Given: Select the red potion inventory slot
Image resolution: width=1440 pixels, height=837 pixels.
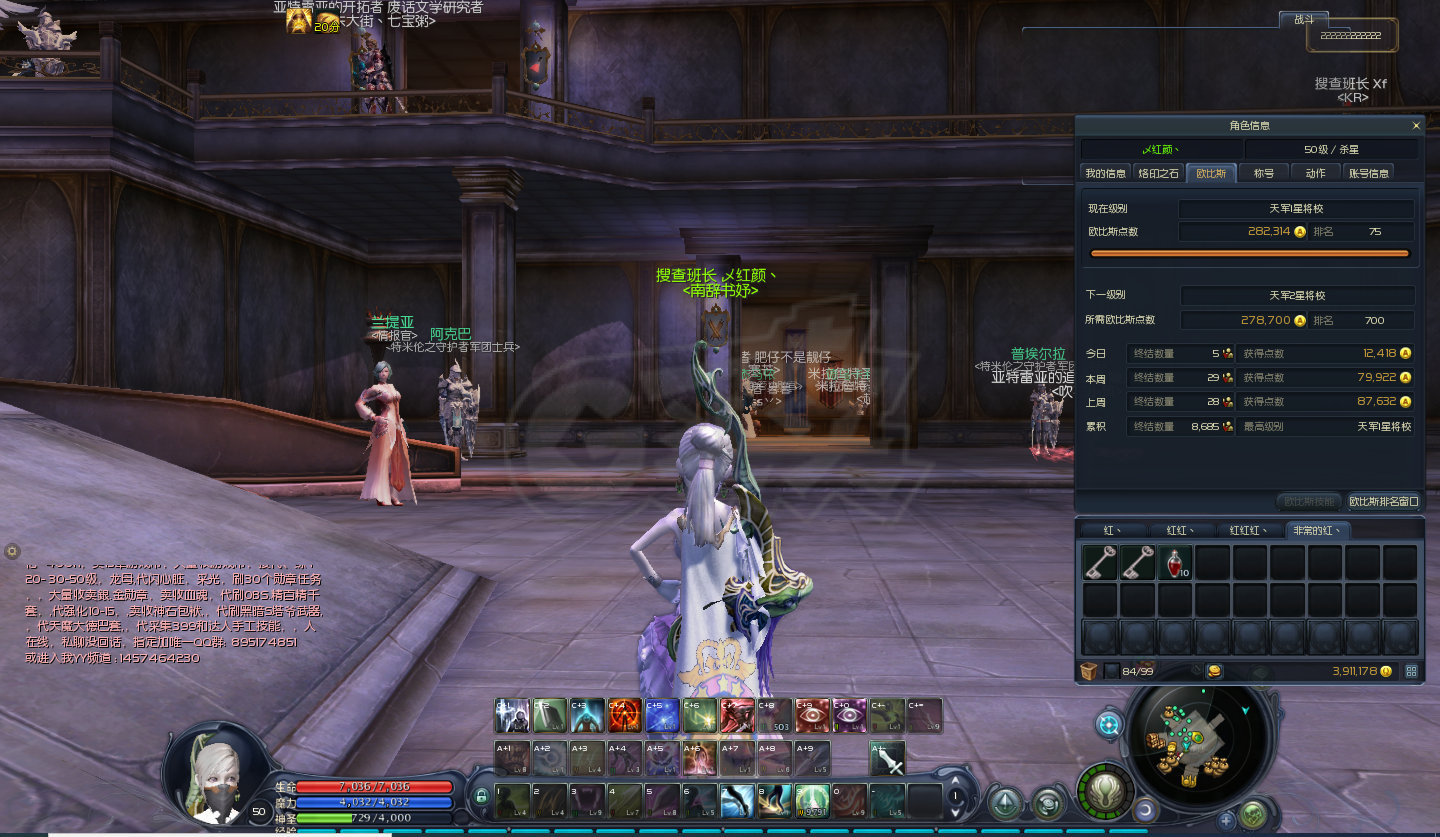Looking at the screenshot, I should click(1176, 563).
